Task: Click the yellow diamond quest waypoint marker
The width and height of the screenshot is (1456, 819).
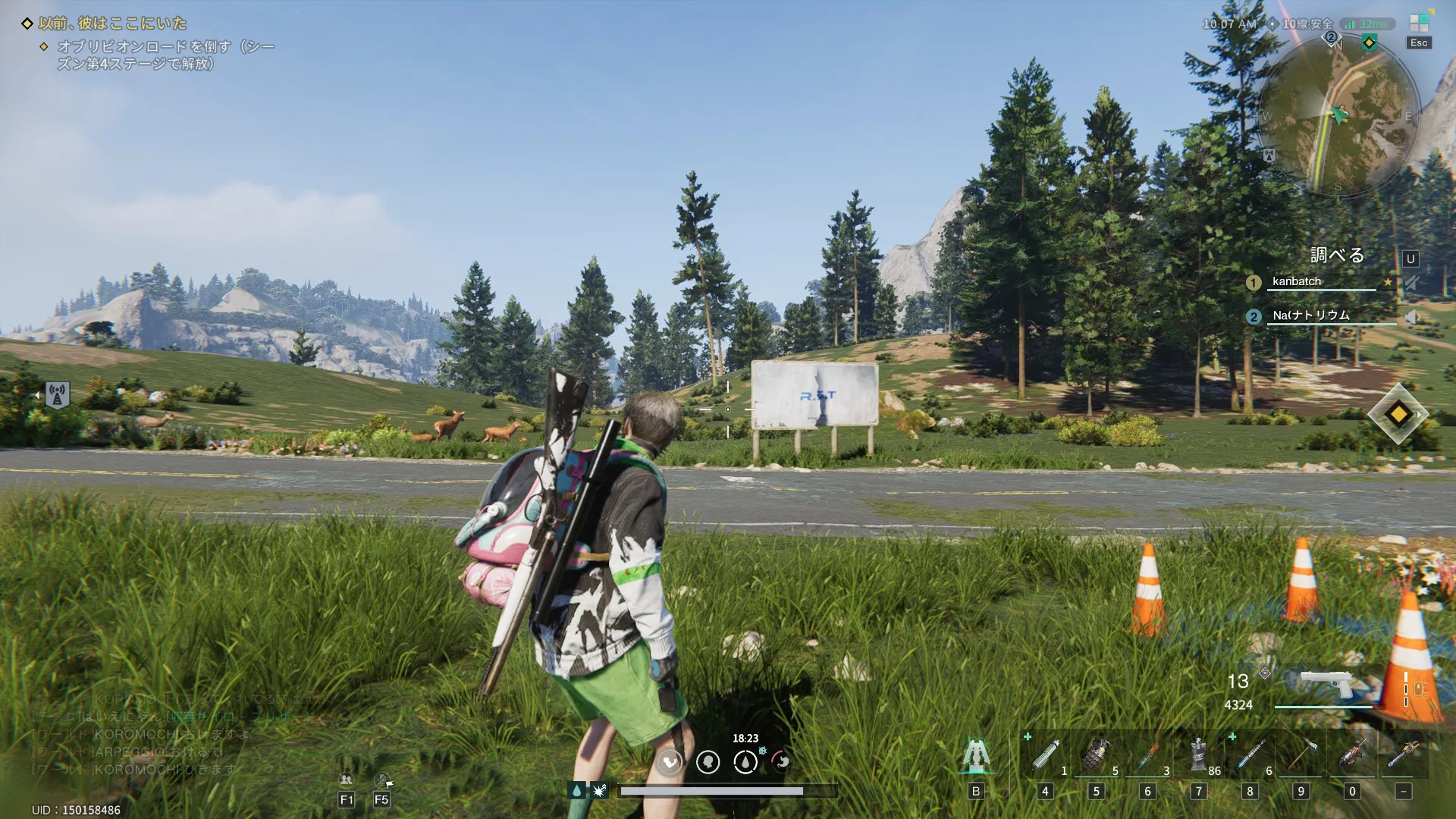Action: pyautogui.click(x=1398, y=414)
